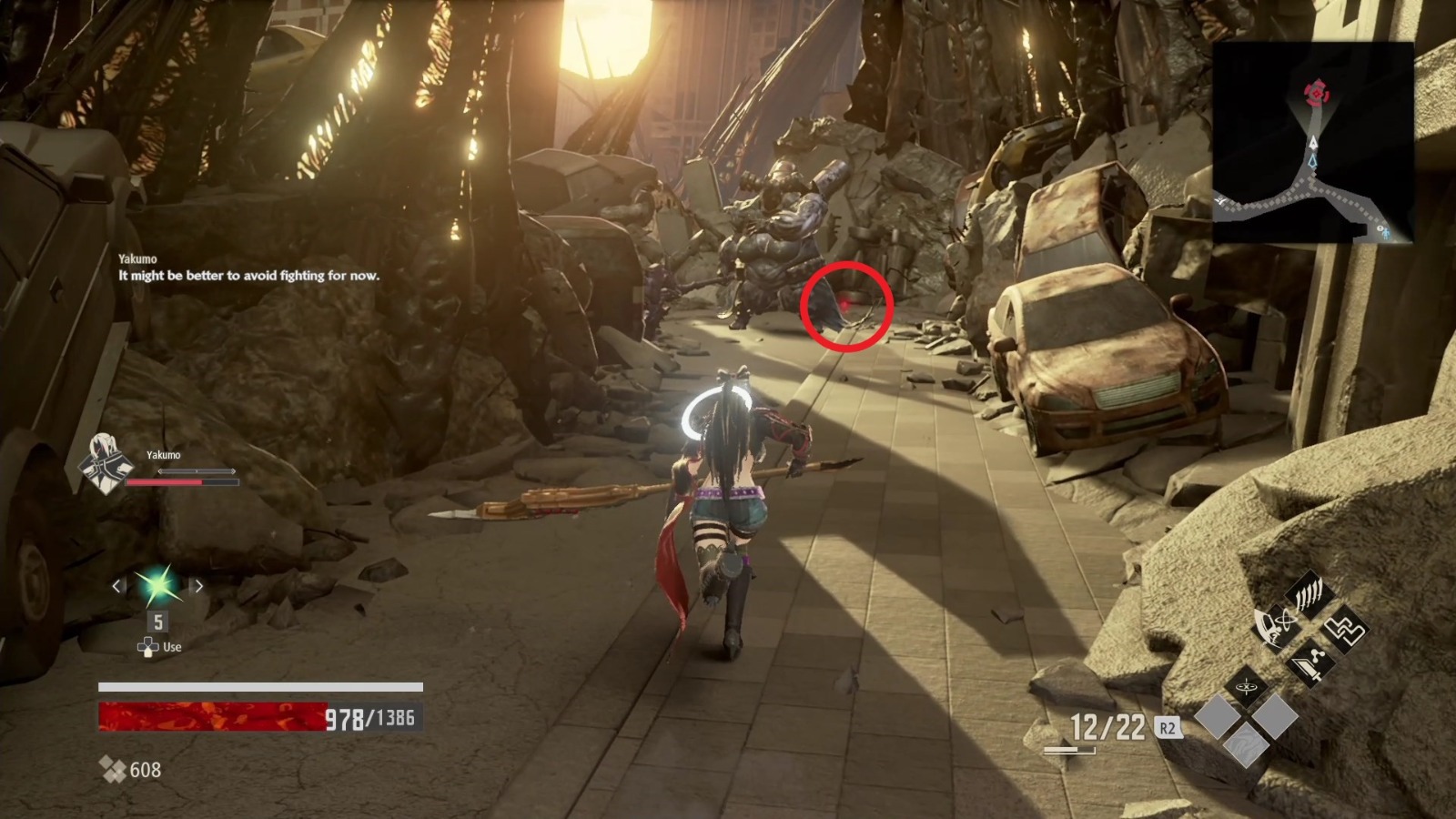Click the right arrow of the item selector
This screenshot has width=1456, height=819.
tap(198, 587)
